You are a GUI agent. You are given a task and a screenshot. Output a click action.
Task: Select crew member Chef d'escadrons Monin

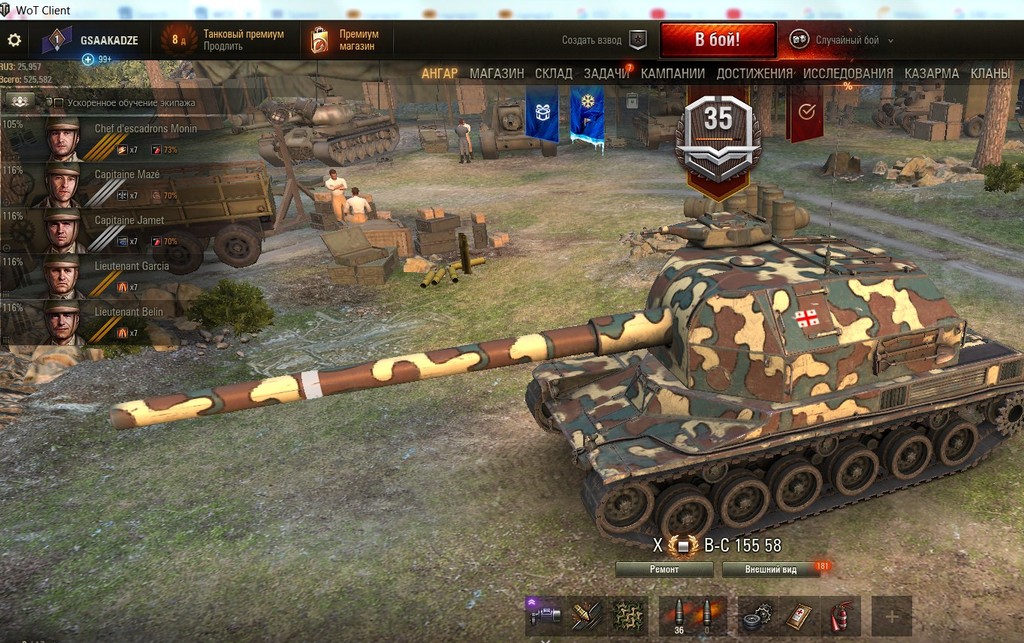(x=100, y=139)
